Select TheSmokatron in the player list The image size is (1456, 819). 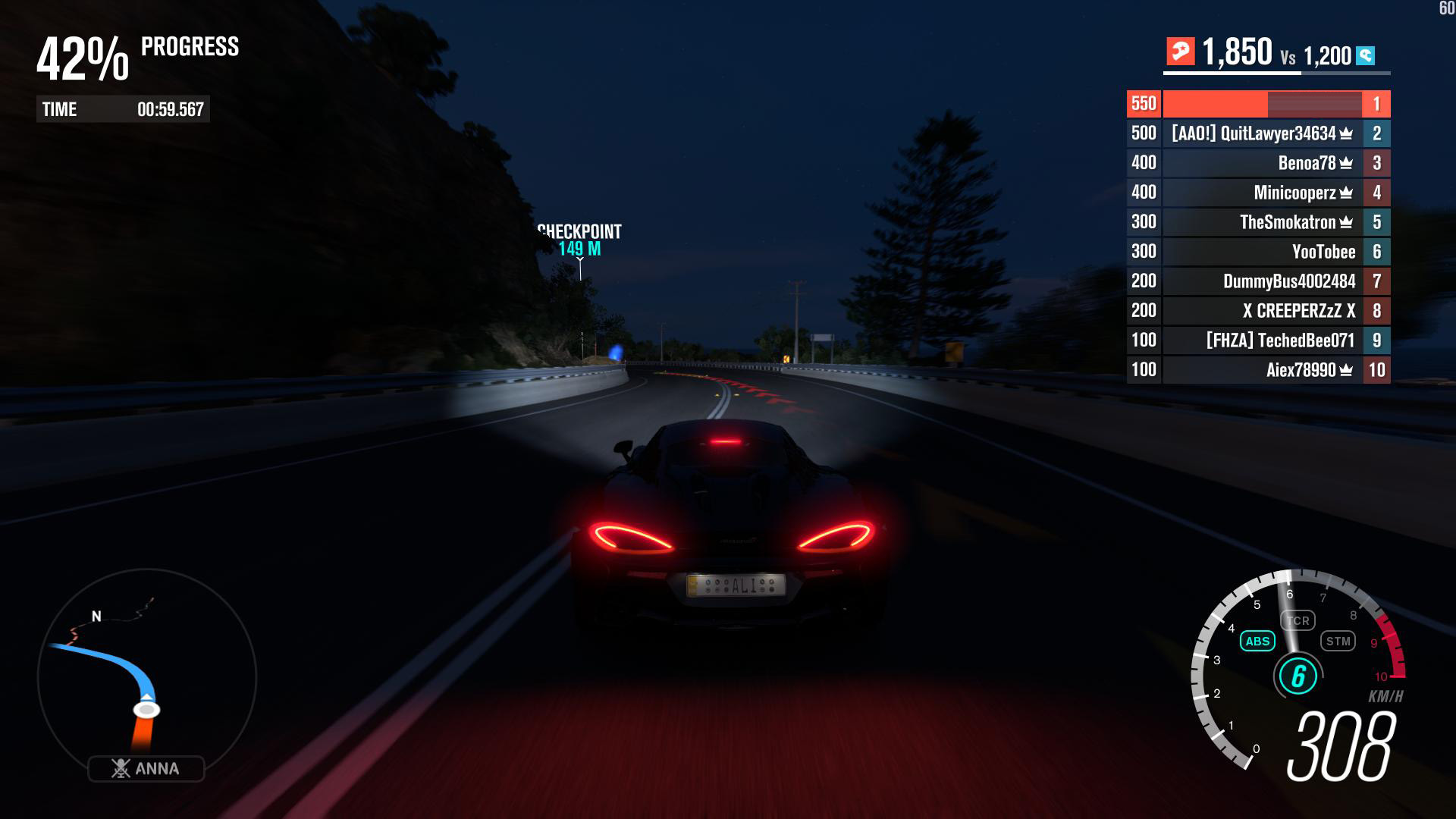[1259, 222]
